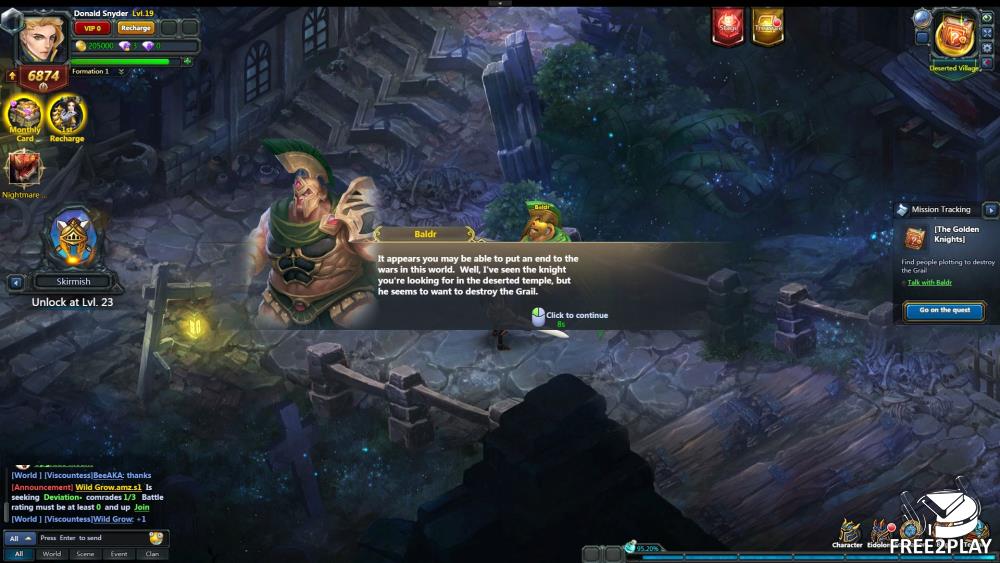Switch chat to the Clan tab
Viewport: 1000px width, 563px height.
click(152, 553)
